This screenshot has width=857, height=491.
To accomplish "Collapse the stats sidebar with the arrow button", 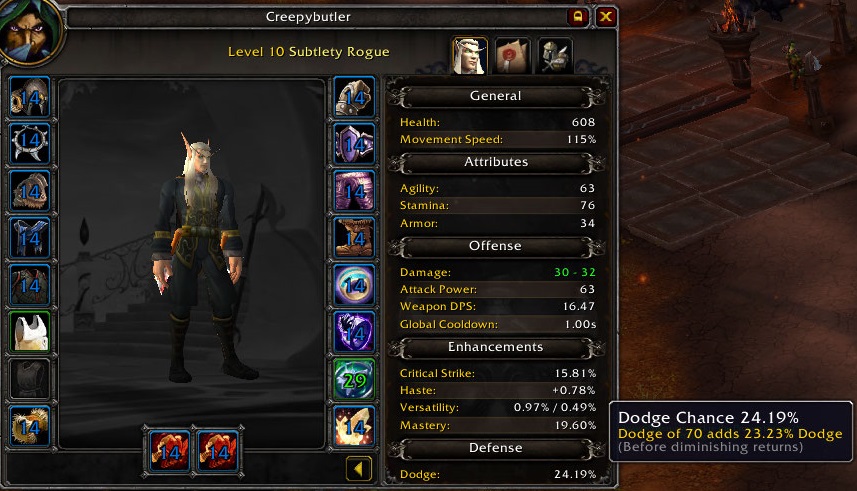I will pyautogui.click(x=359, y=468).
